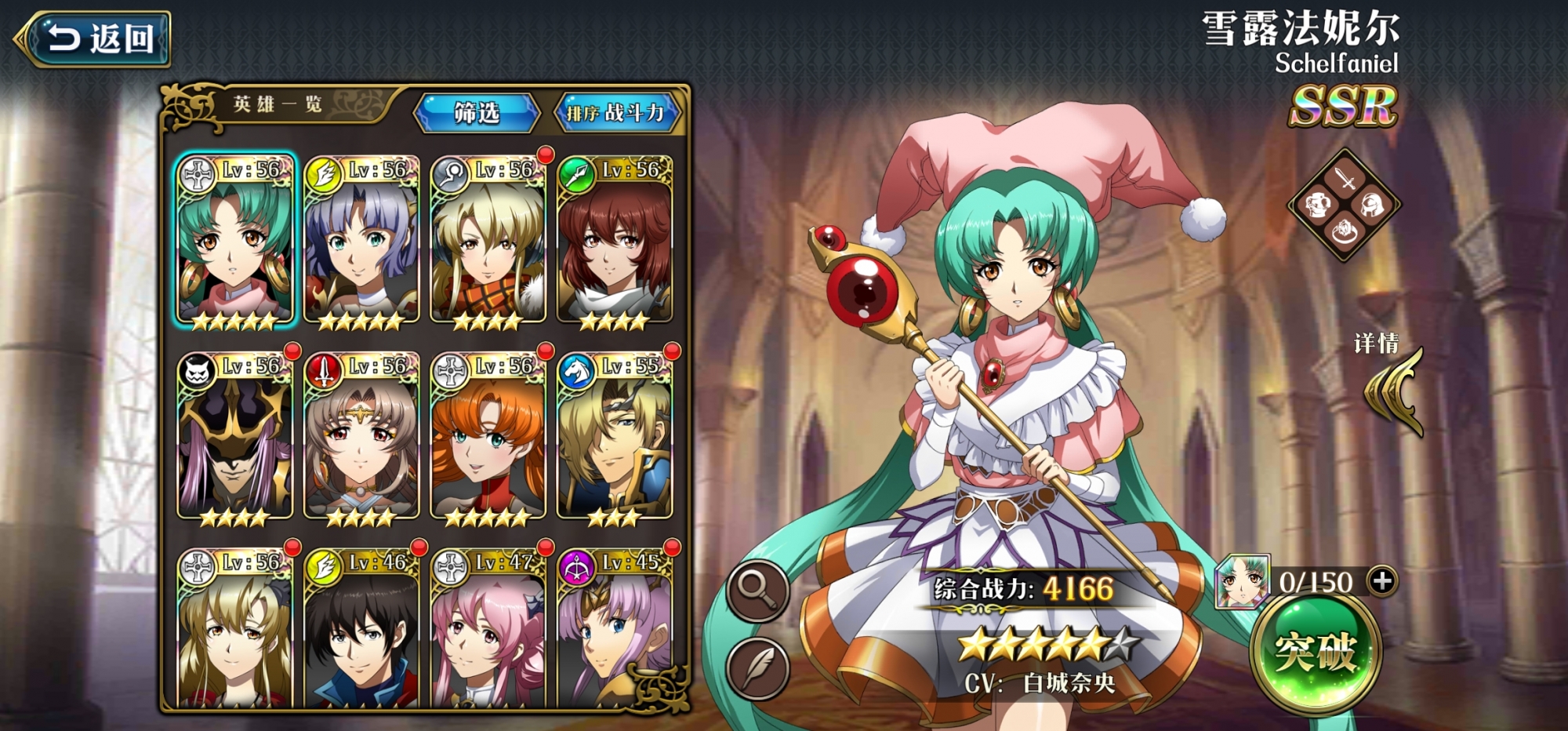Add hero shards with the plus button
Viewport: 1568px width, 731px height.
point(1381,581)
